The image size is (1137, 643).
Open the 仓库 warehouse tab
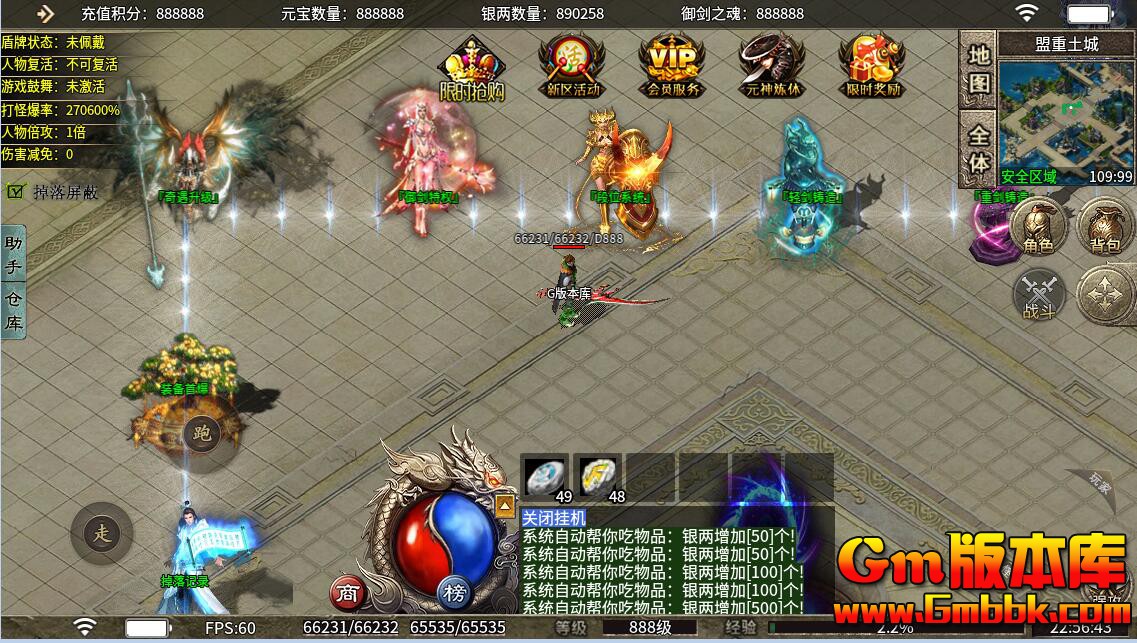pyautogui.click(x=13, y=310)
